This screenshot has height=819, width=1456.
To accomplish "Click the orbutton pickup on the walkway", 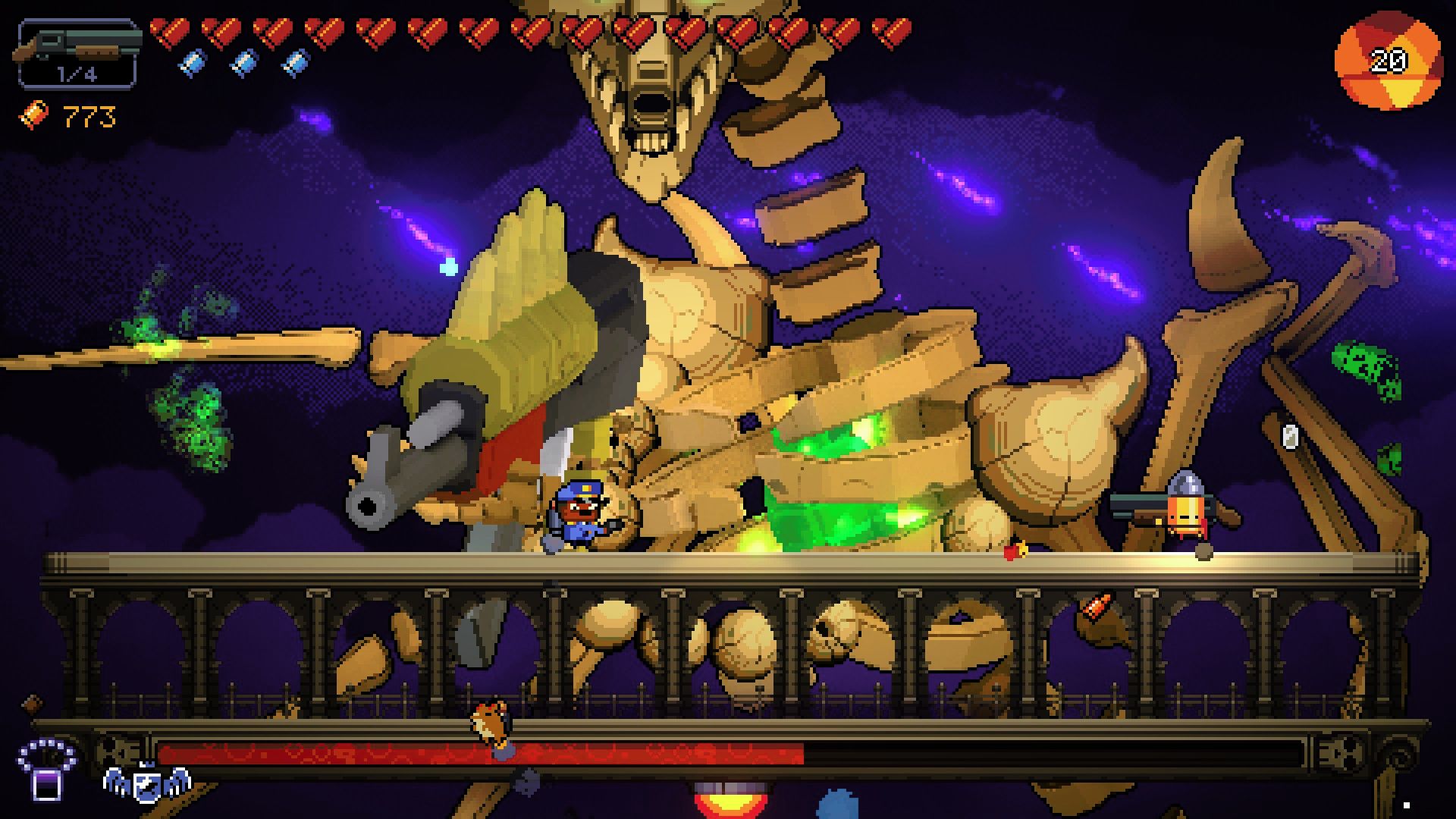I will [x=1015, y=554].
